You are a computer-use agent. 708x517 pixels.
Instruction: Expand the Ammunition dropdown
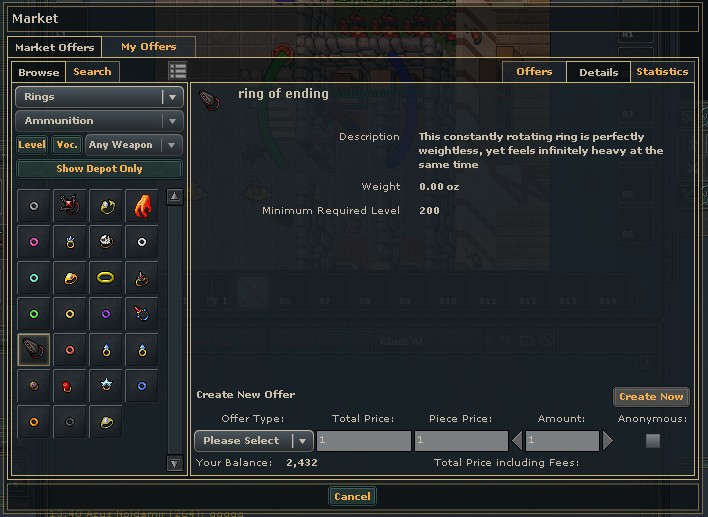(99, 121)
